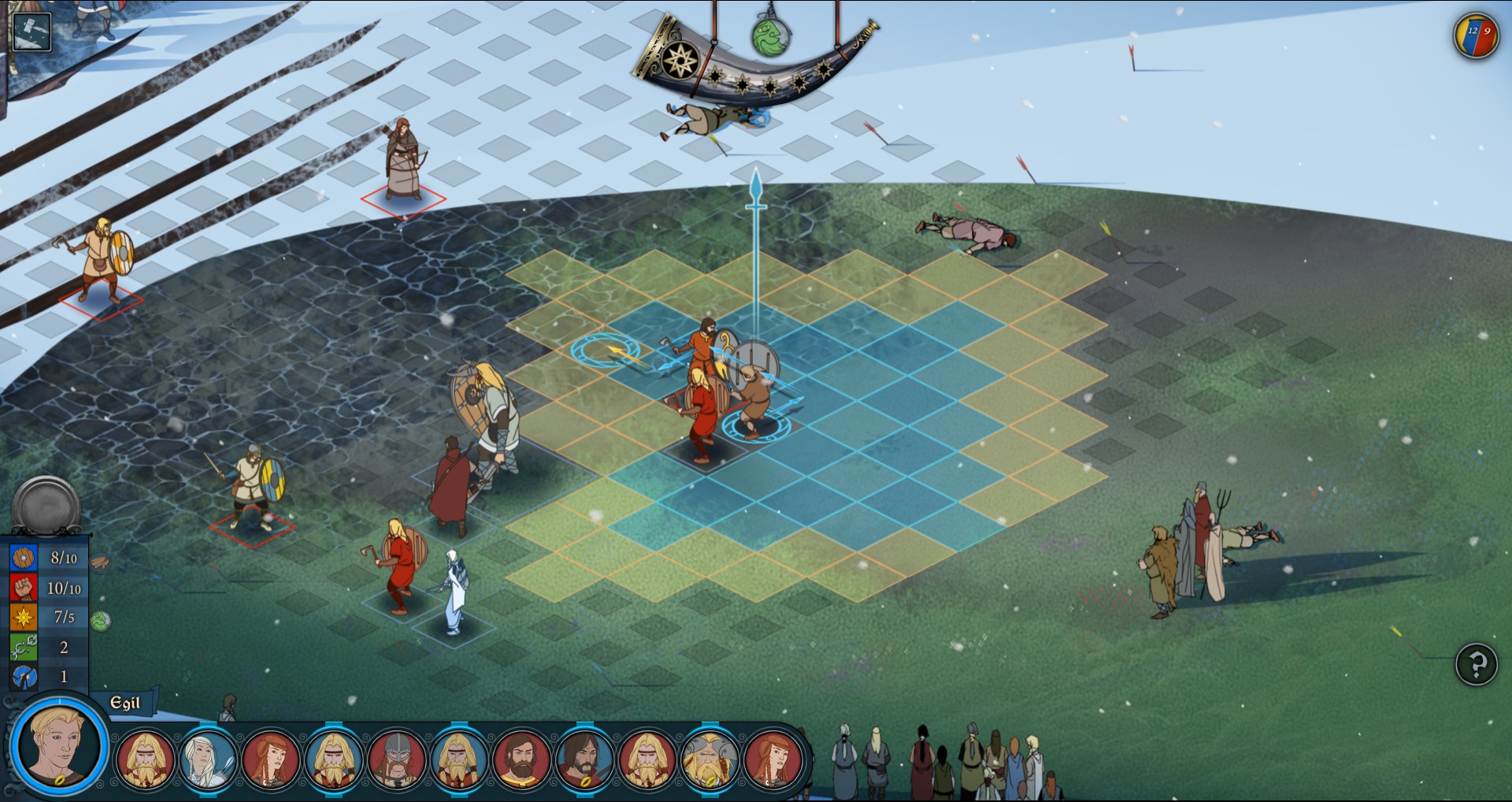Choose the horned-helmet varl portrait
The width and height of the screenshot is (1512, 802).
pyautogui.click(x=709, y=759)
